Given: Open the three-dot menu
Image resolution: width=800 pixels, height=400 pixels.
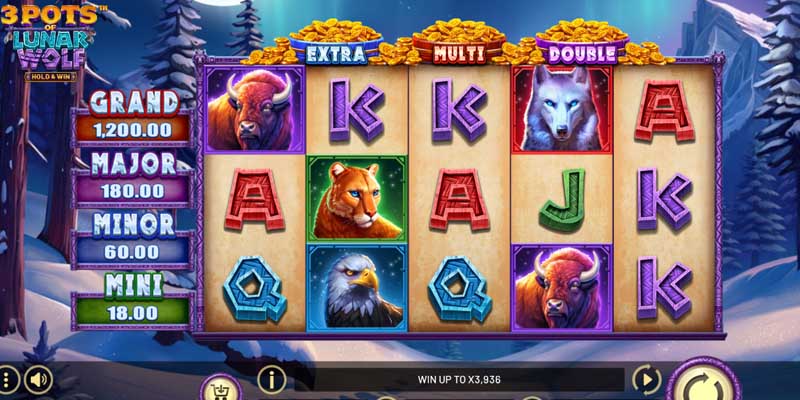Looking at the screenshot, I should point(8,380).
